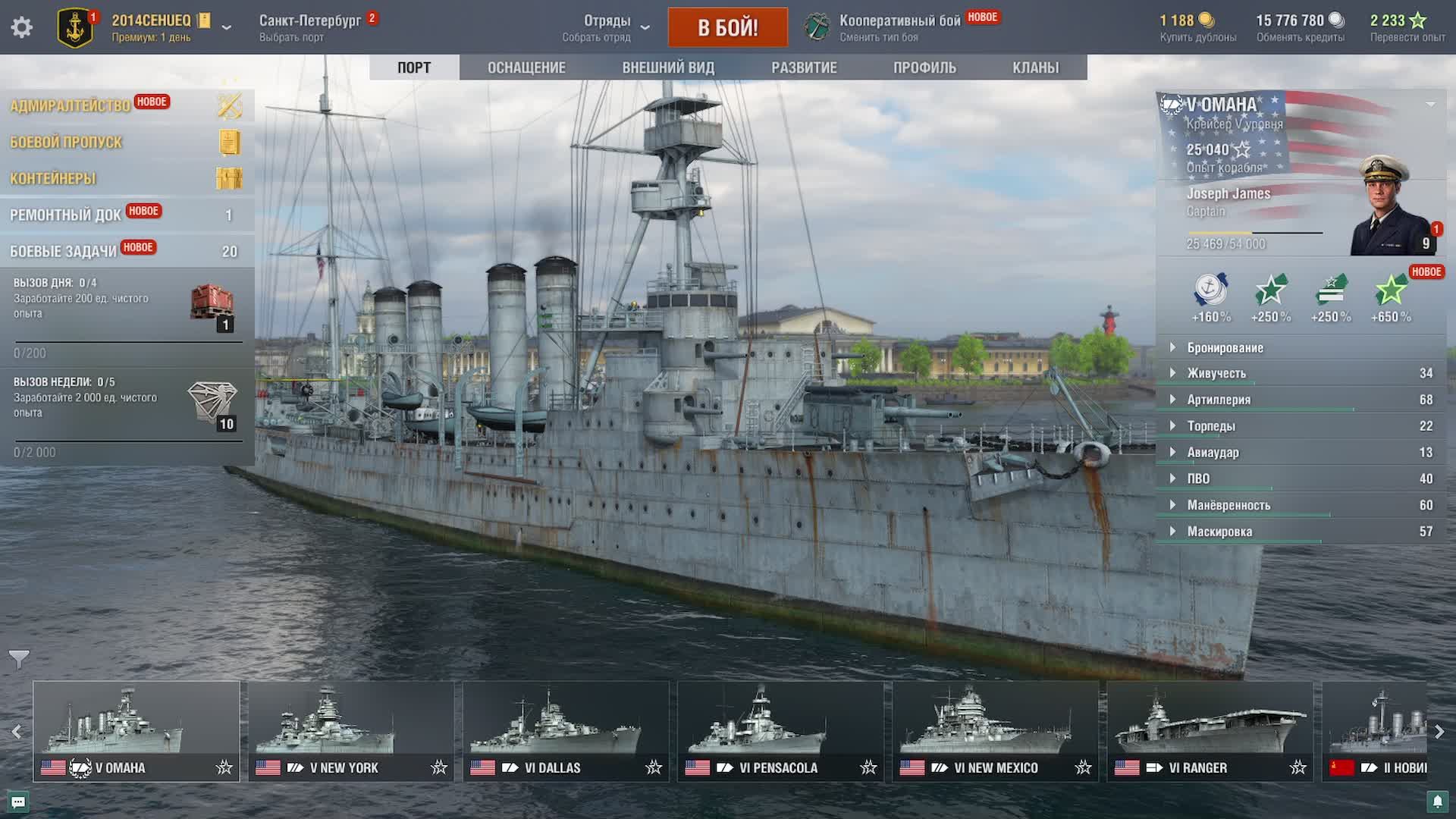Open the ВНЕШНИЙ ВИД tab
The width and height of the screenshot is (1456, 819).
tap(668, 67)
